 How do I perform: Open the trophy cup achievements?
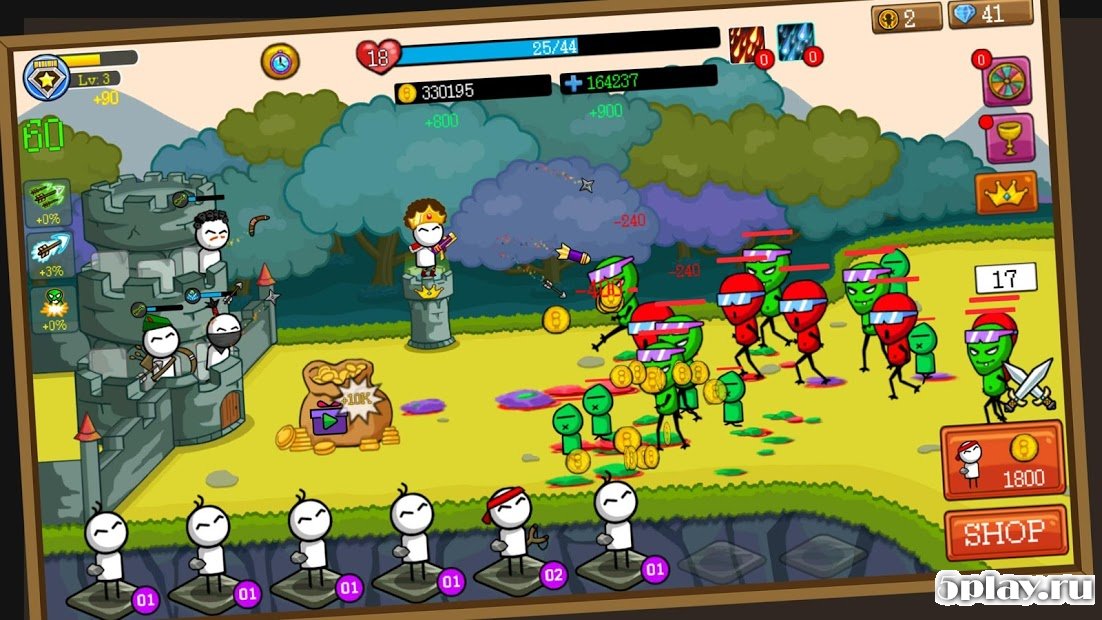pyautogui.click(x=1008, y=138)
